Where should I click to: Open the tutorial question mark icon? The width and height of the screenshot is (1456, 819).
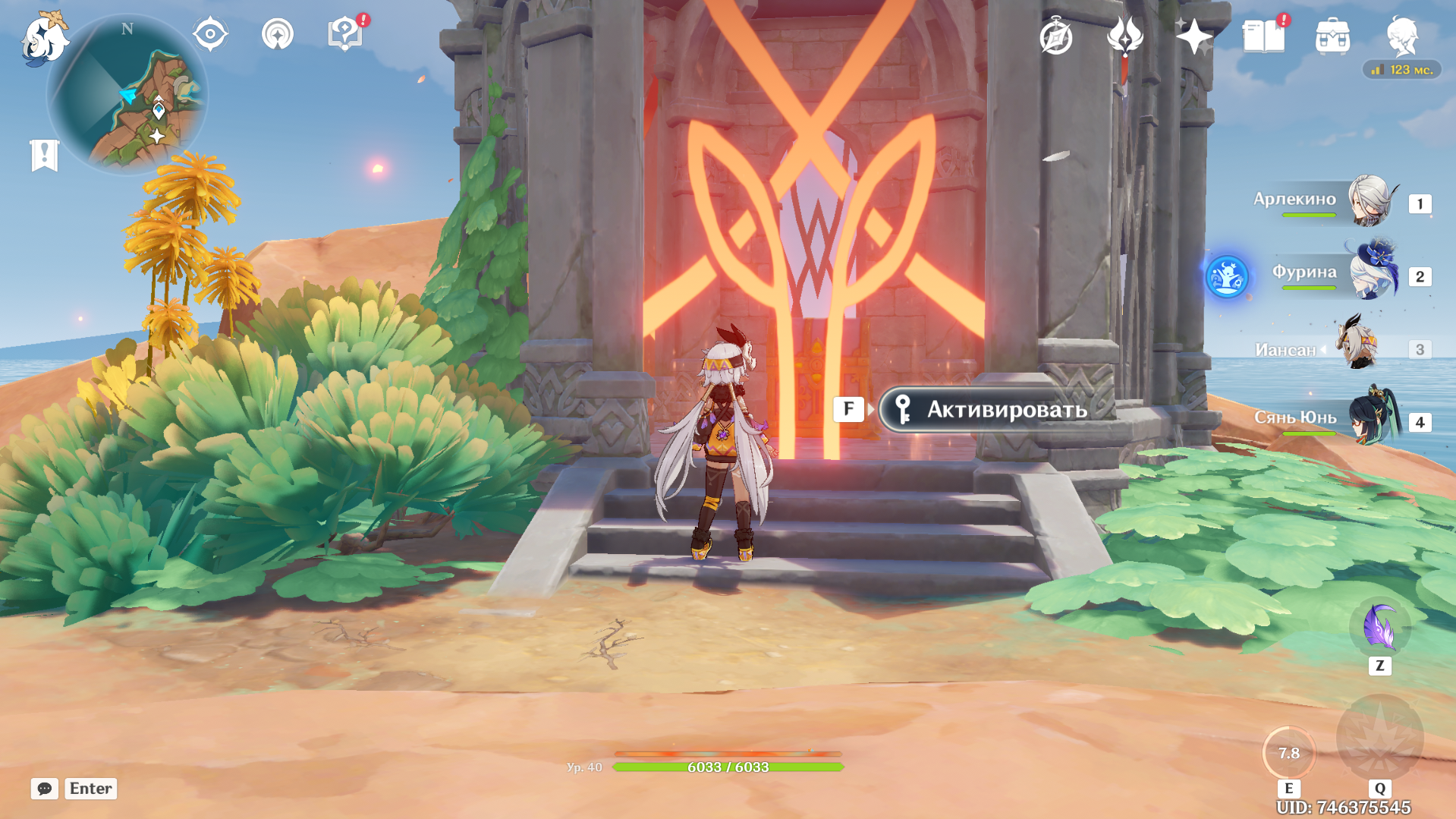click(344, 35)
